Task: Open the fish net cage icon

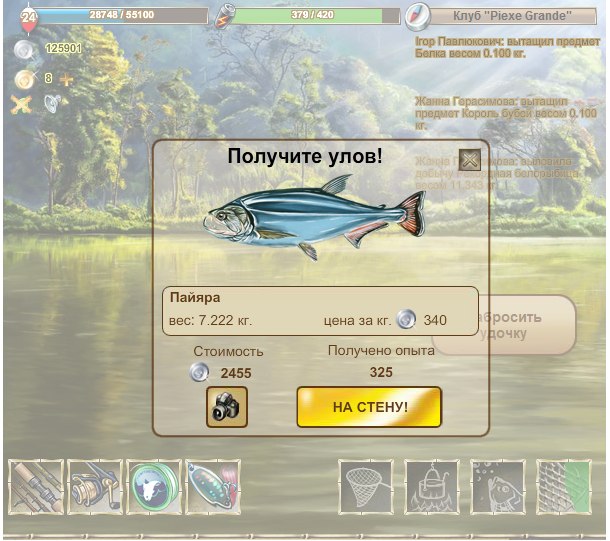Action: pos(563,486)
